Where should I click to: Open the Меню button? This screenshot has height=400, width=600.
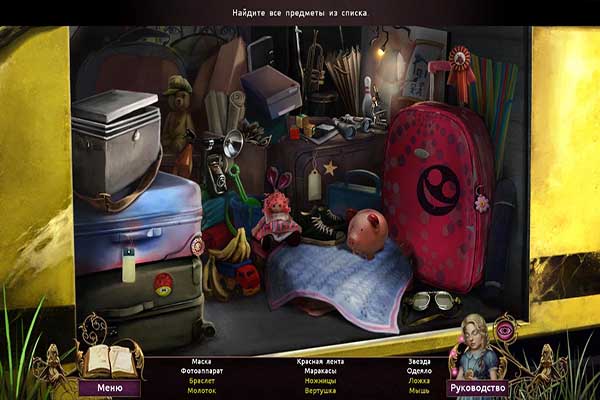tap(109, 387)
